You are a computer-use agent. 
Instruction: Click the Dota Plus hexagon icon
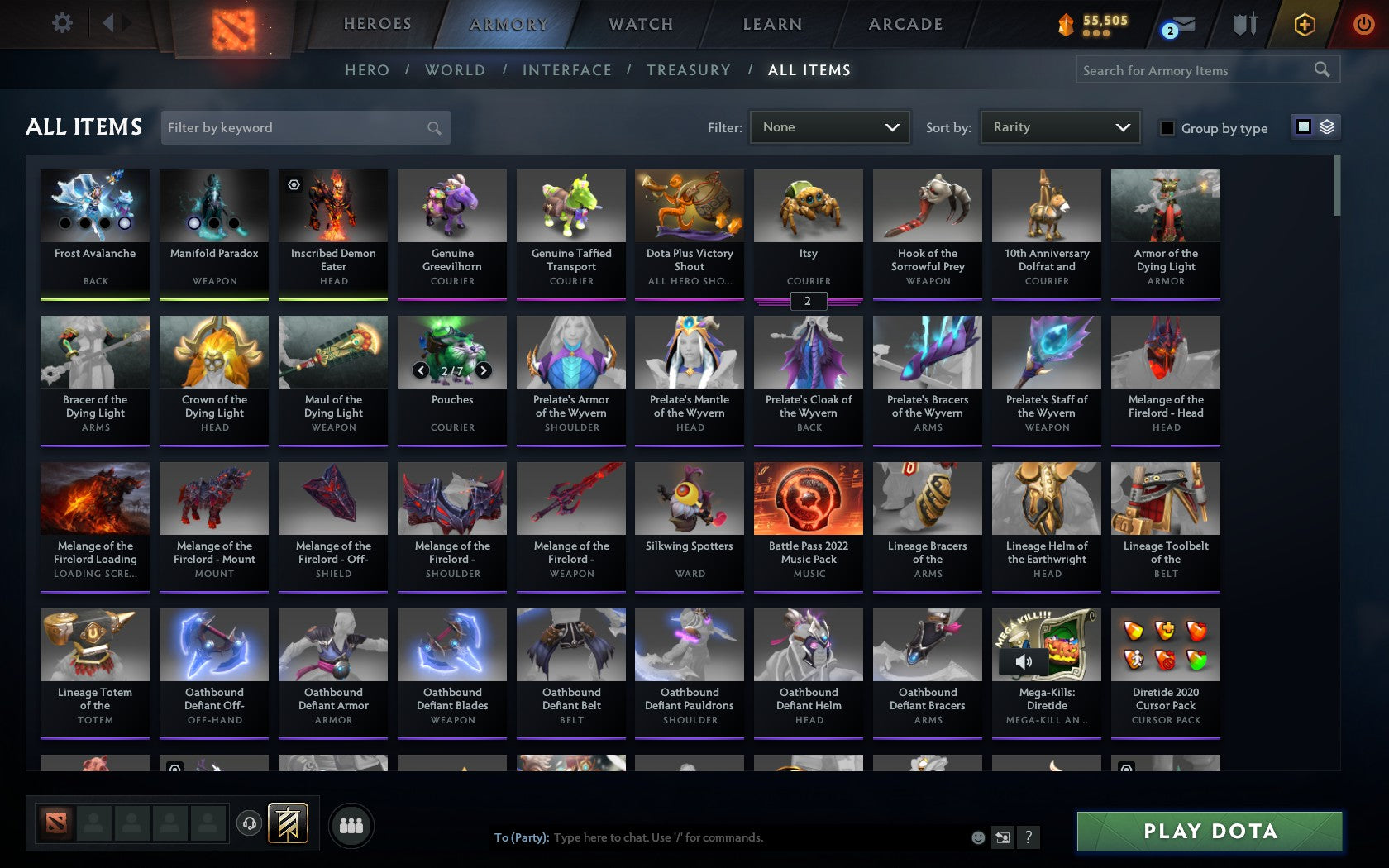point(1305,24)
